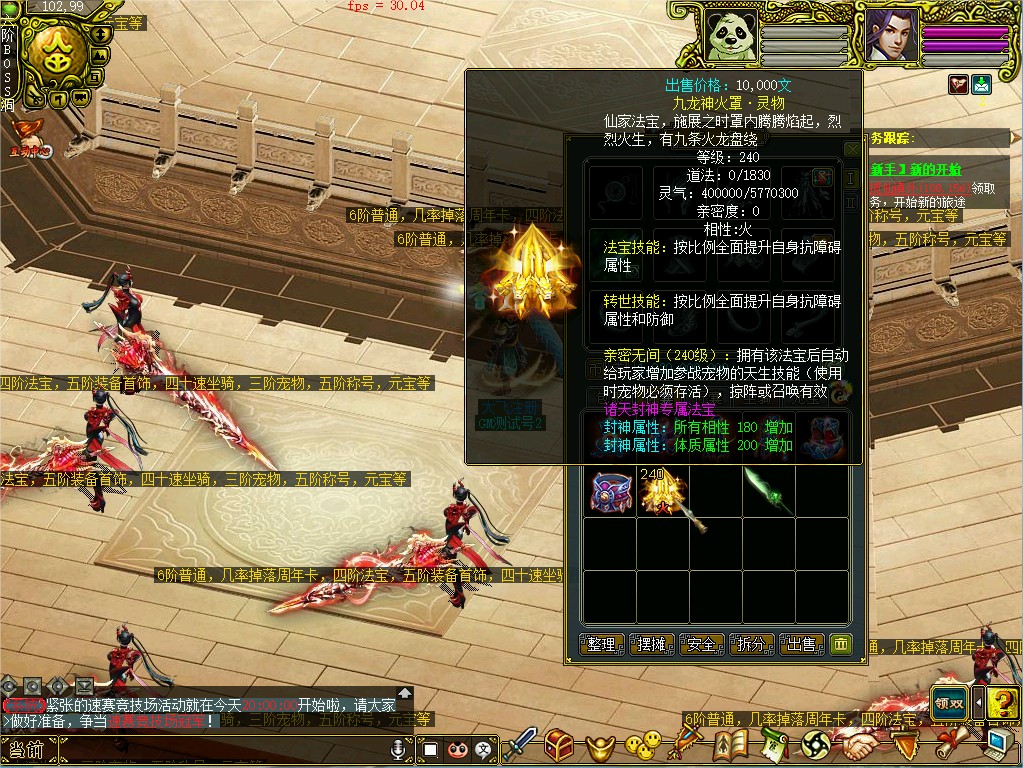This screenshot has width=1023, height=768.
Task: Click the 安全 security button
Action: point(701,645)
